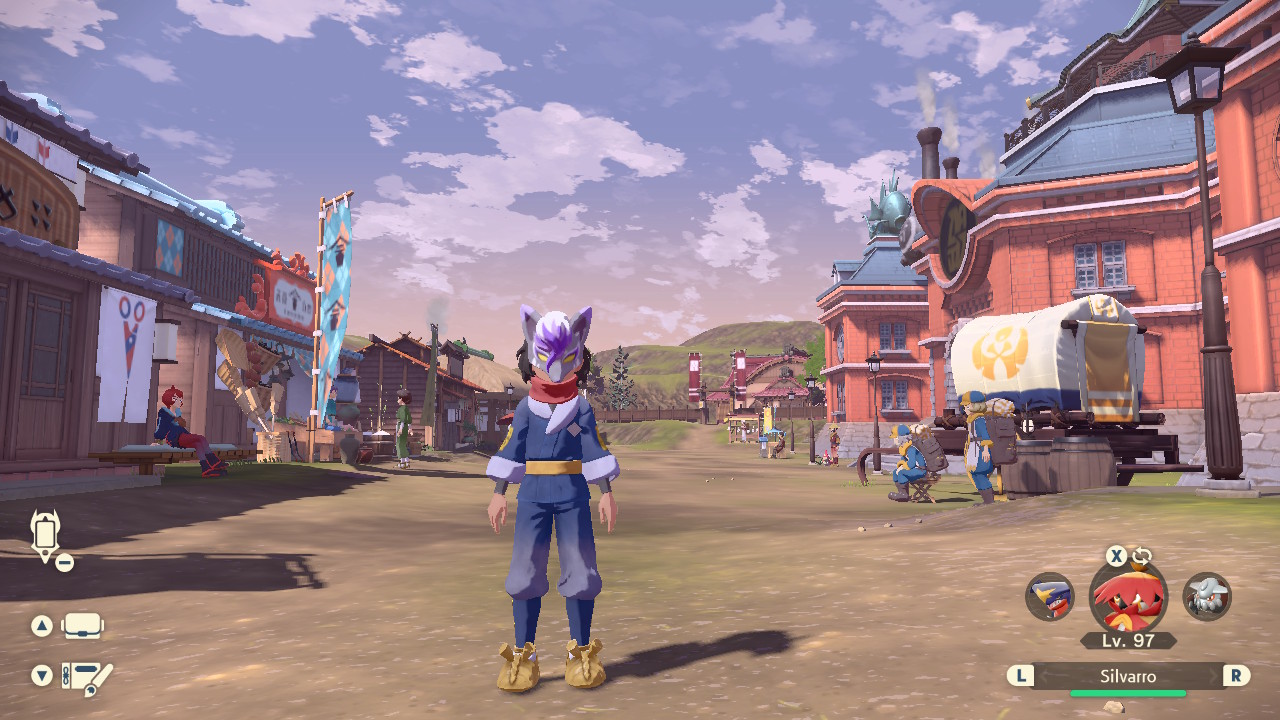Open the Pokédex notebook and brush icon
The height and width of the screenshot is (720, 1280).
86,677
